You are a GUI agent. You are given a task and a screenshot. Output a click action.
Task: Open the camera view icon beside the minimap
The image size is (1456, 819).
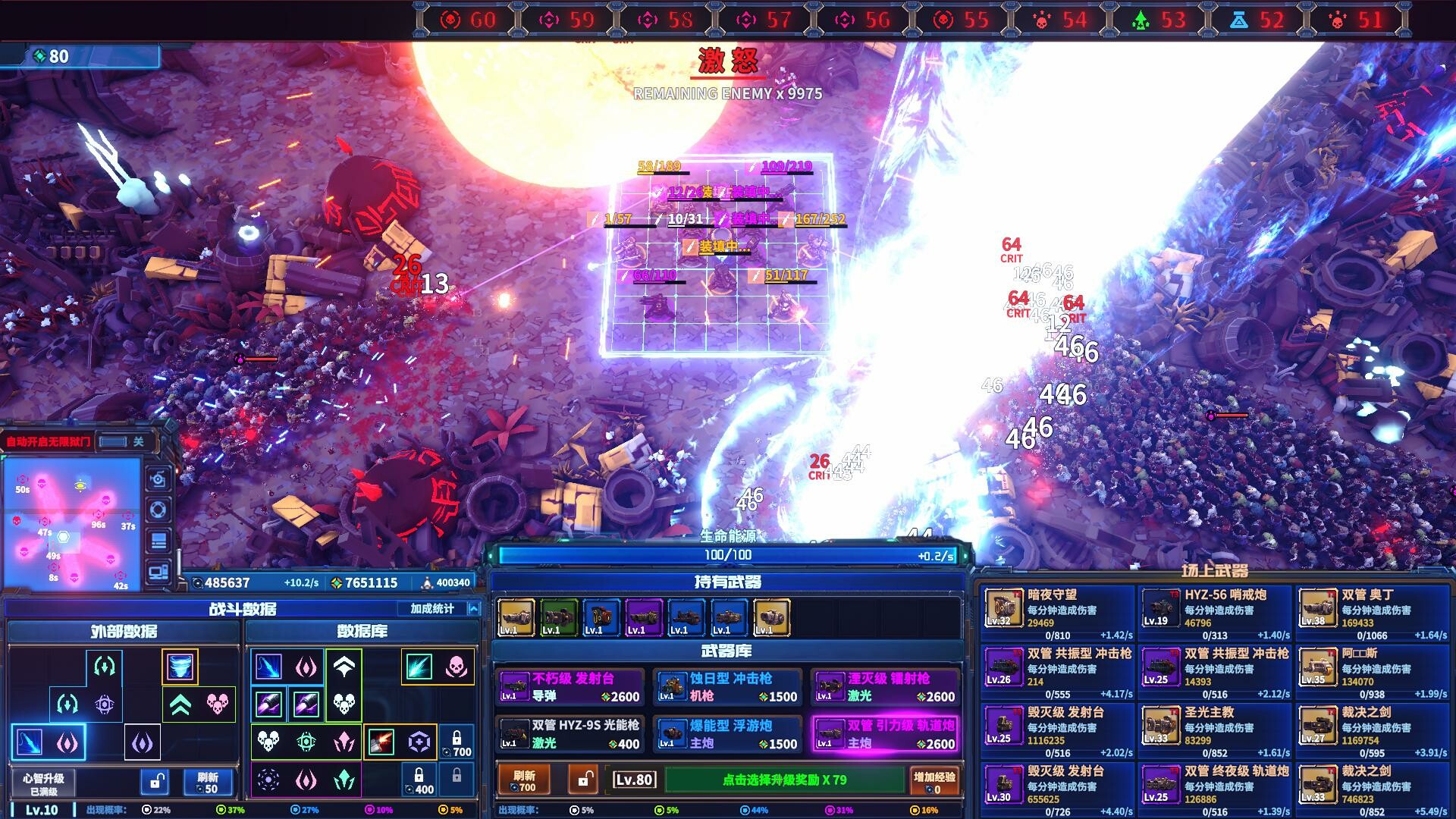coord(158,478)
